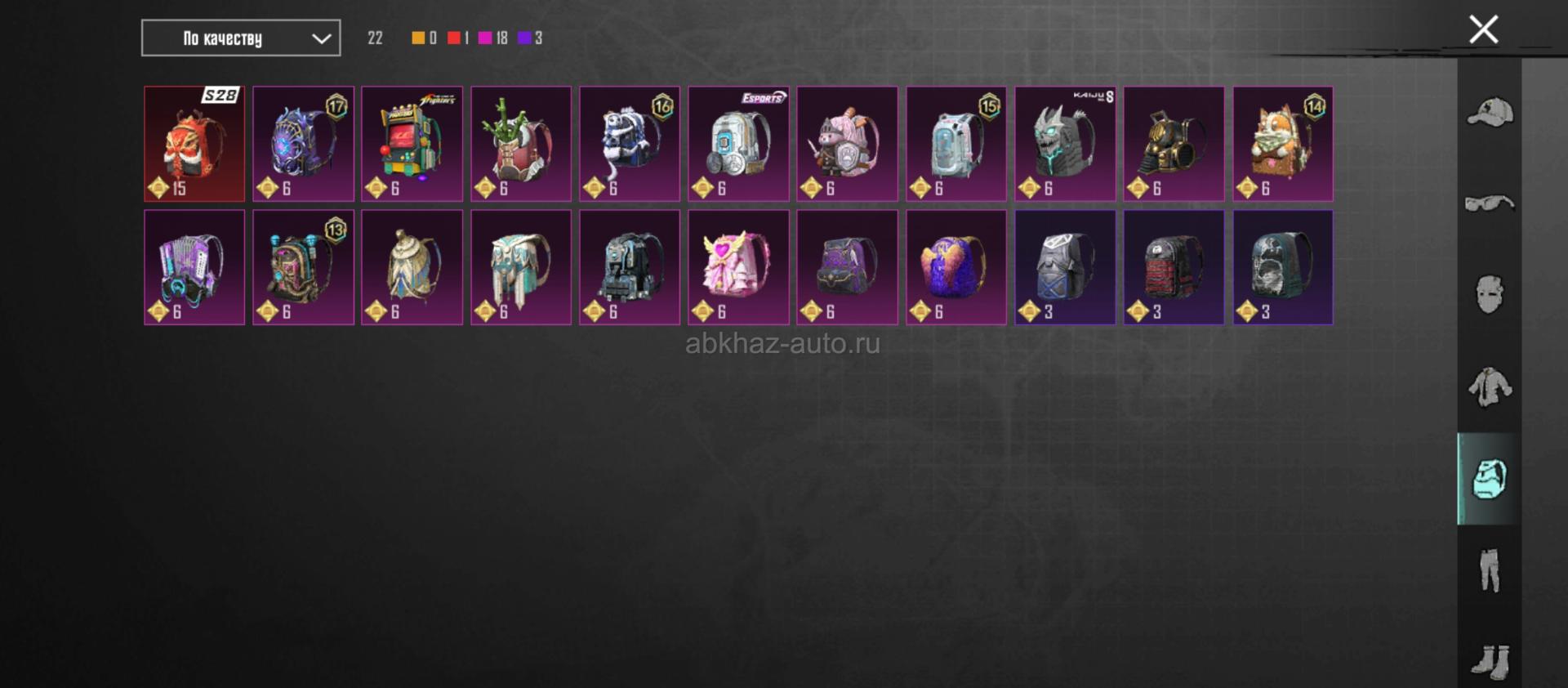Show the face mask category
This screenshot has height=688, width=1568.
point(1490,294)
